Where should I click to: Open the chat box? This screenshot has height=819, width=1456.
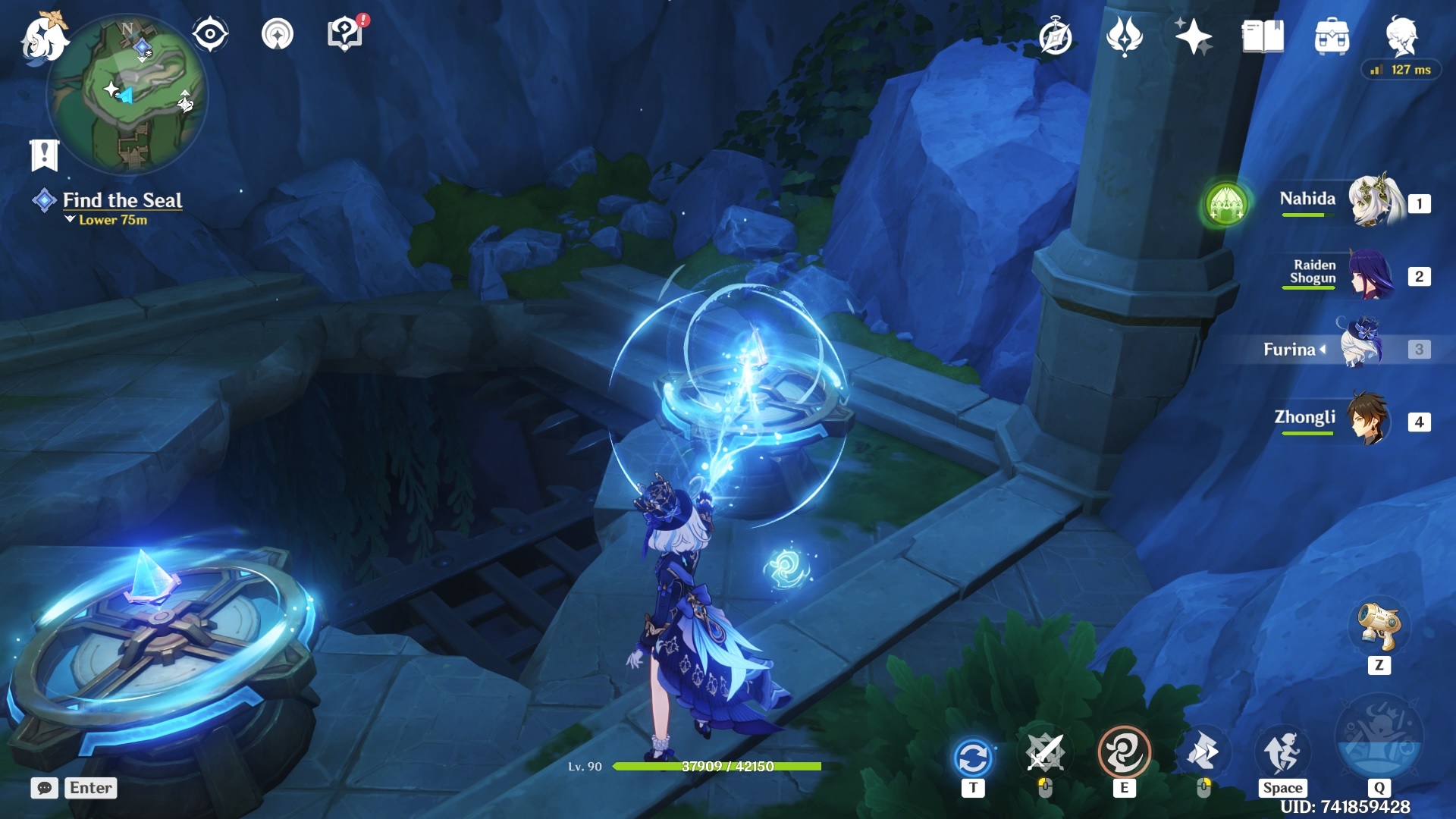[45, 788]
